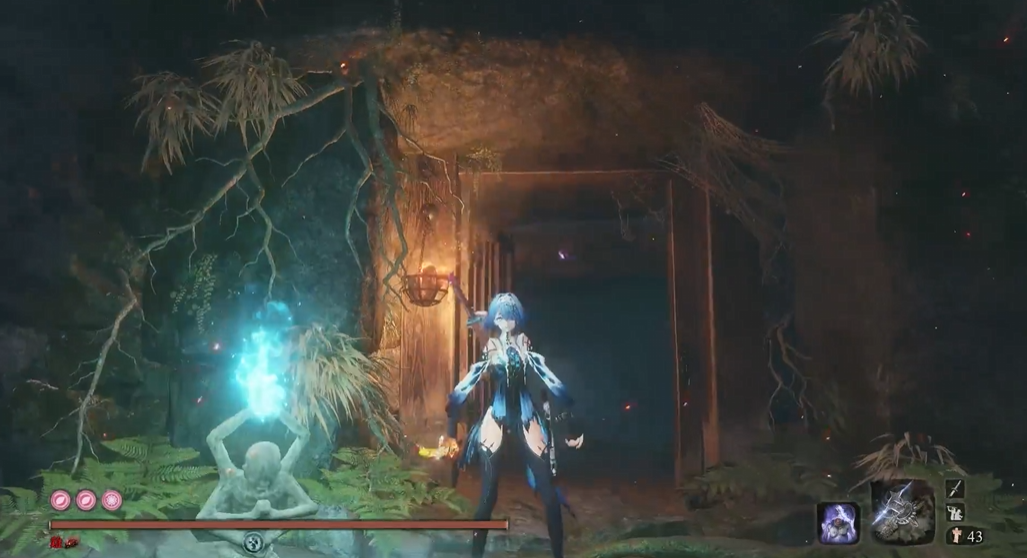Click the red status icons under health bar
The width and height of the screenshot is (1027, 558).
click(64, 542)
